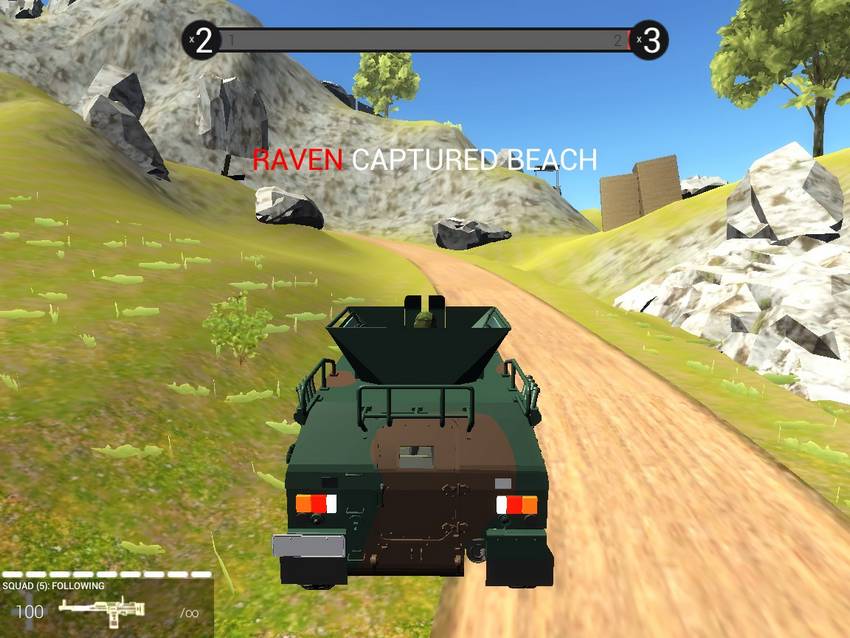Image resolution: width=850 pixels, height=638 pixels.
Task: Select the machine gun weapon icon
Action: click(x=103, y=611)
